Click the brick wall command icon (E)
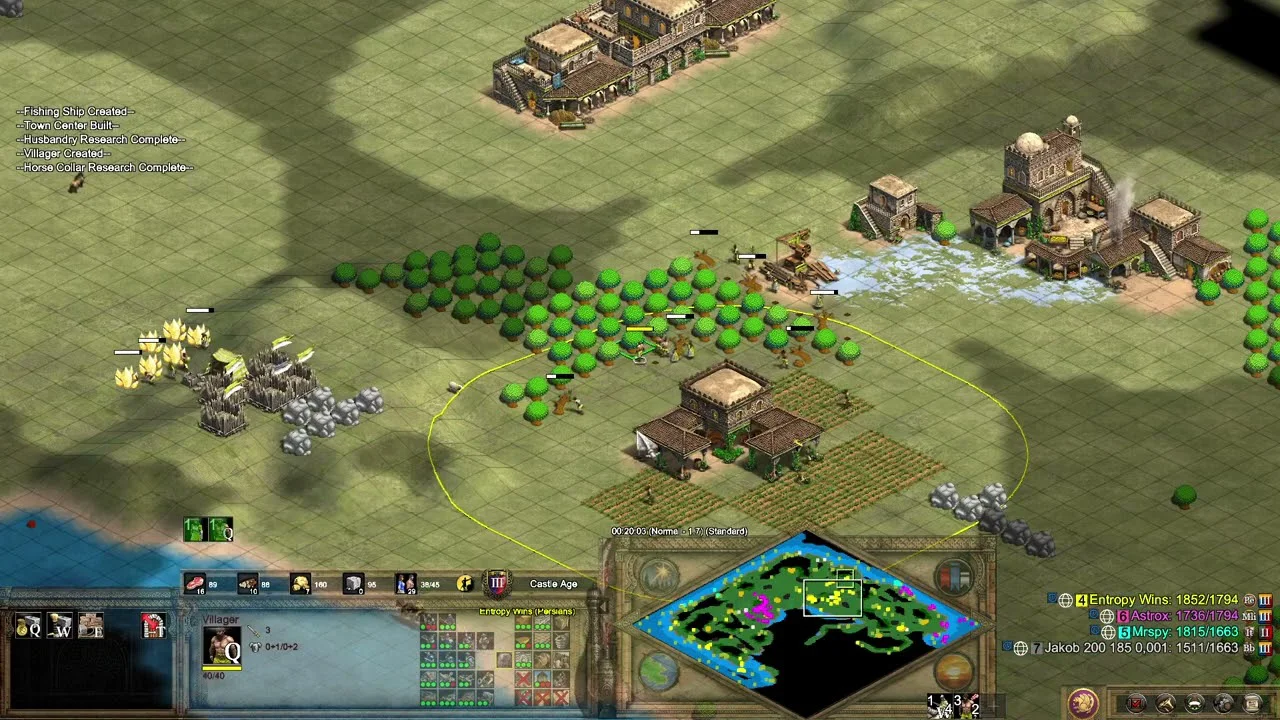This screenshot has width=1280, height=720. point(91,625)
